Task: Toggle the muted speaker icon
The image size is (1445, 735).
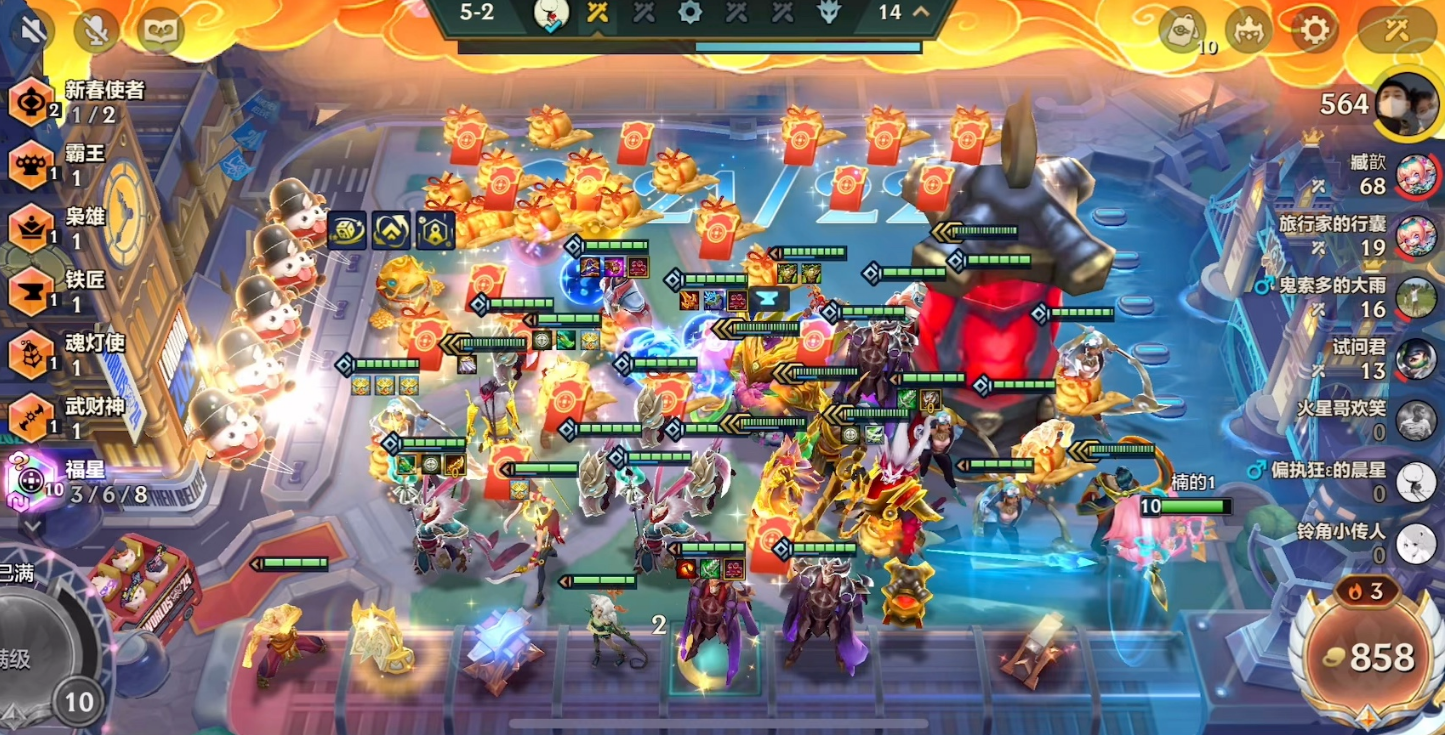Action: coord(32,31)
